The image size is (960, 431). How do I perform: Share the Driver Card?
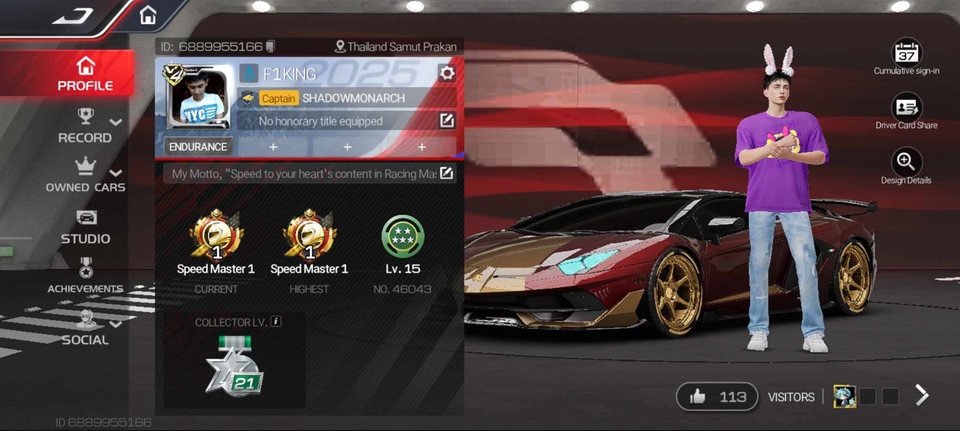point(906,110)
